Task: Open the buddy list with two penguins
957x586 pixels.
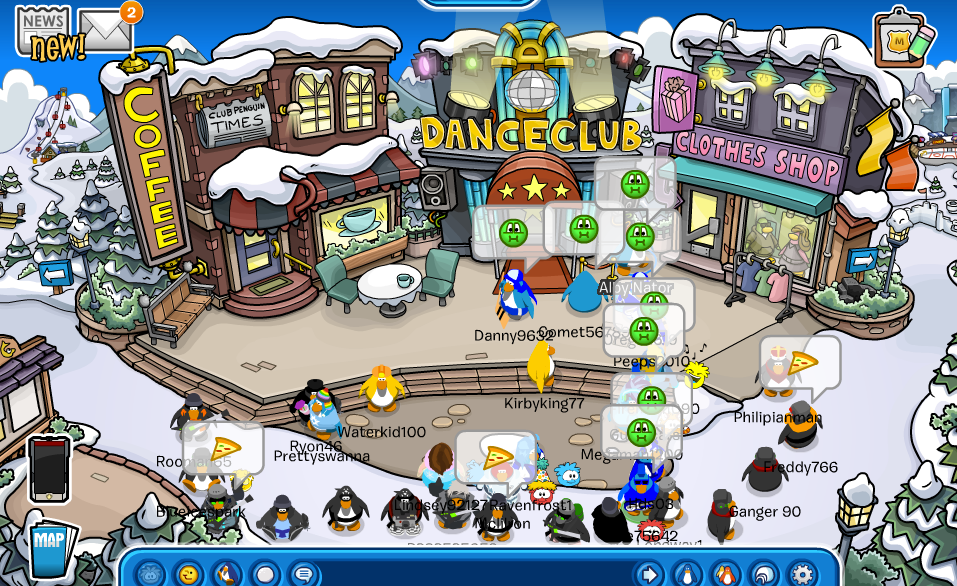Action: 726,574
